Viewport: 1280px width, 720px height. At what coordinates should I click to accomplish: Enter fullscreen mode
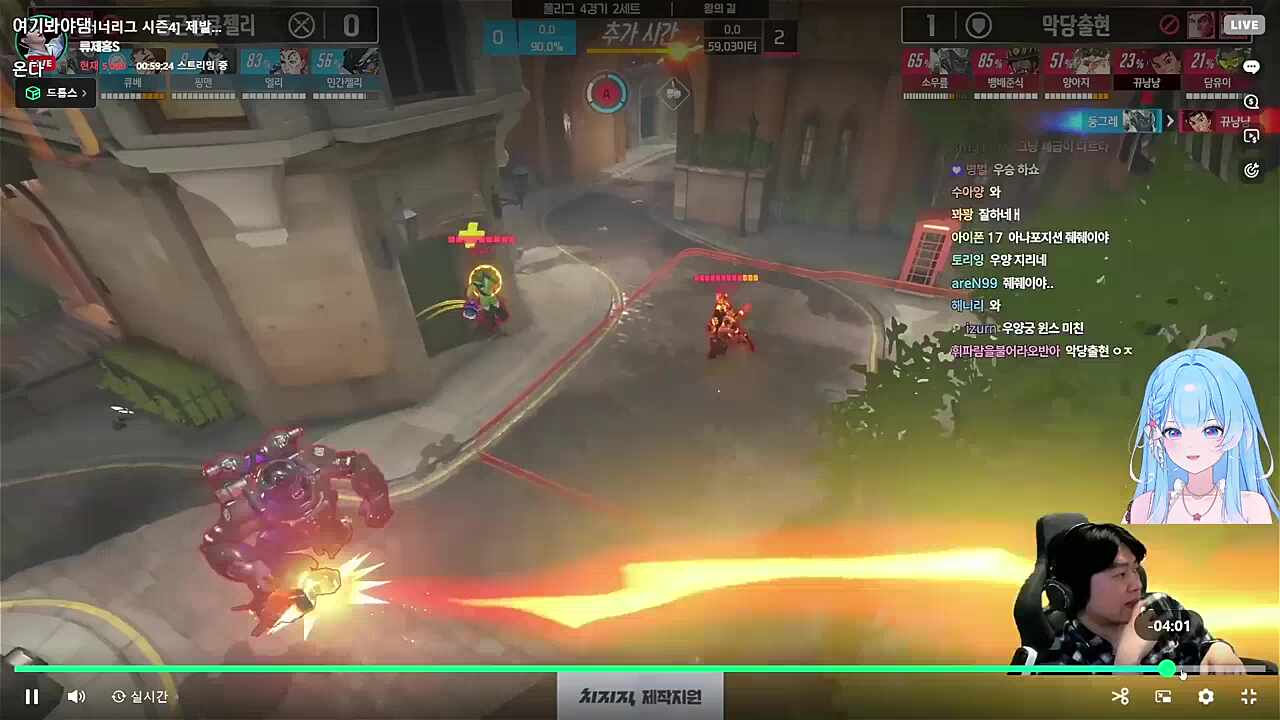click(x=1247, y=696)
